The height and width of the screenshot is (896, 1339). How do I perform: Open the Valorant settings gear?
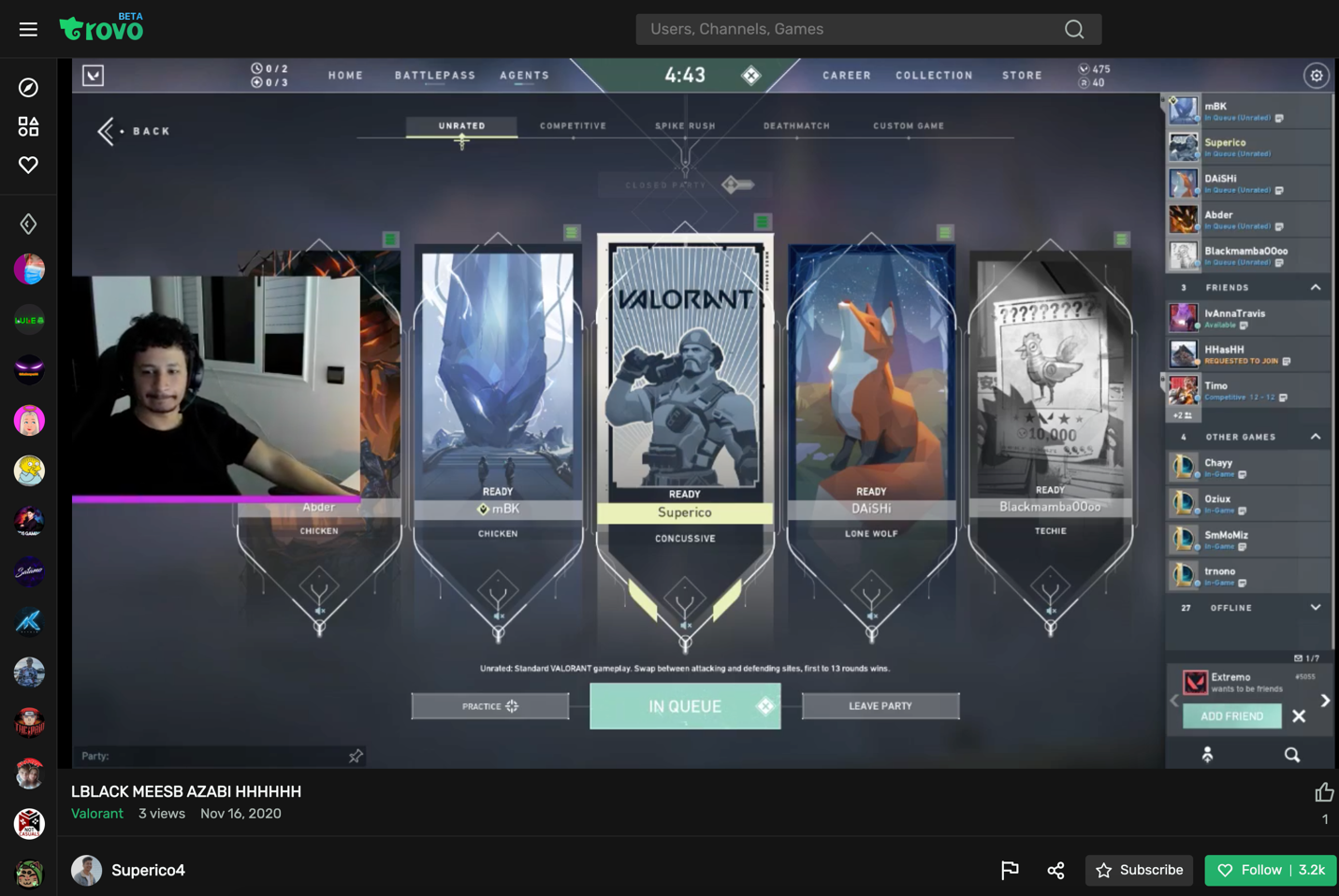pyautogui.click(x=1316, y=75)
